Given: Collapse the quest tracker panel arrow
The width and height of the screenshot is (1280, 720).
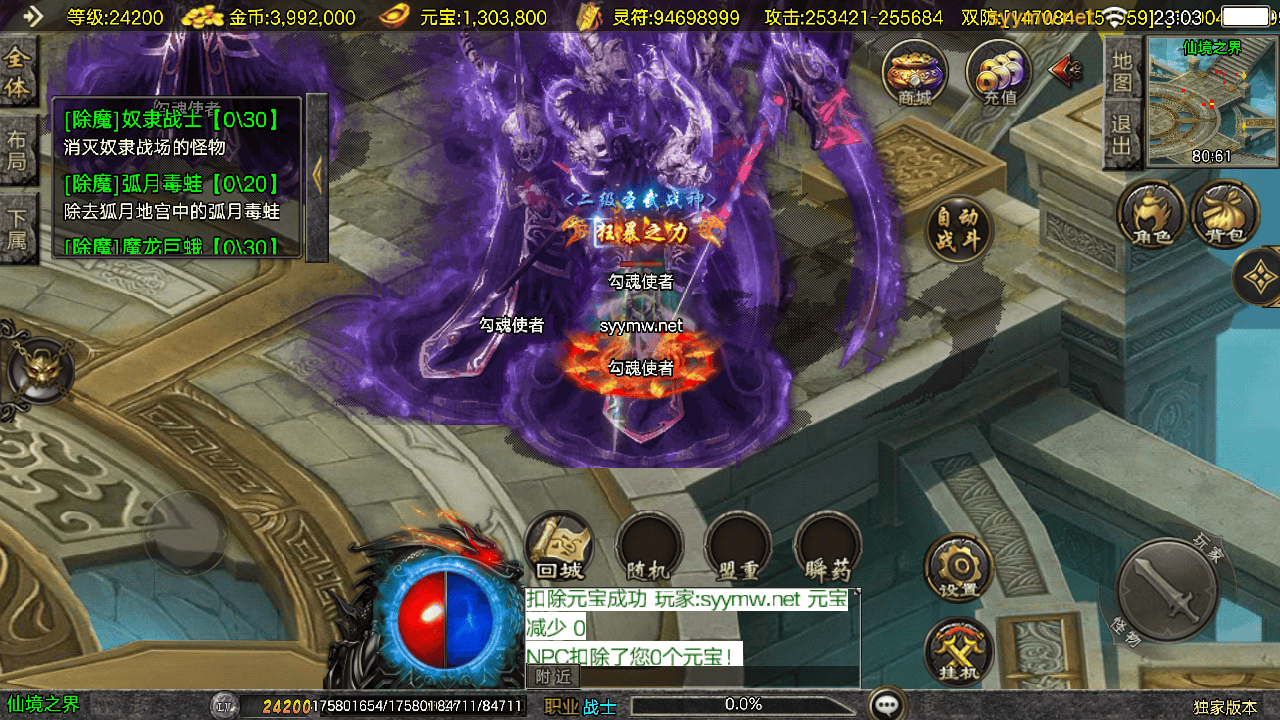Looking at the screenshot, I should 318,176.
